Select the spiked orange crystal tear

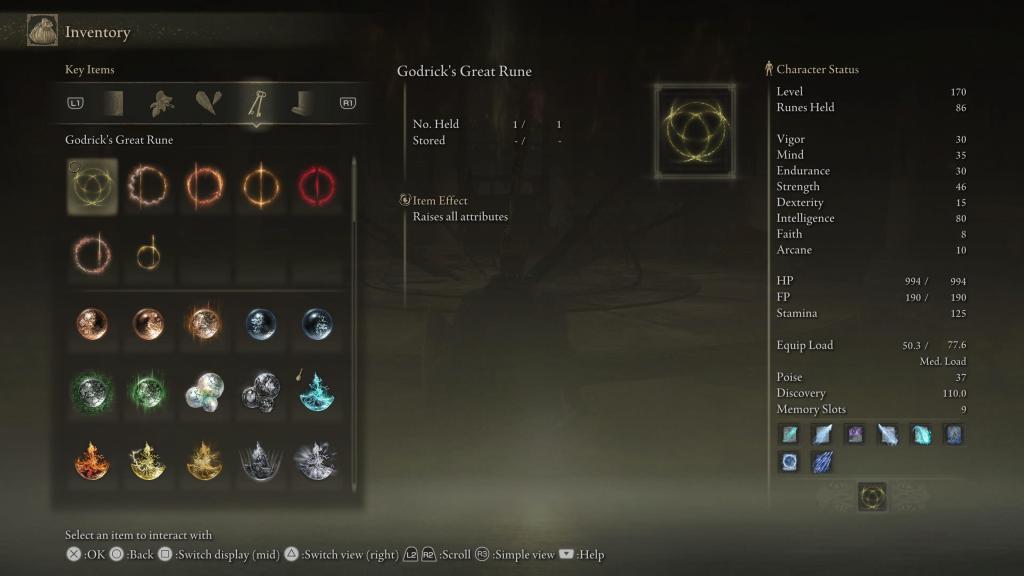(x=204, y=324)
